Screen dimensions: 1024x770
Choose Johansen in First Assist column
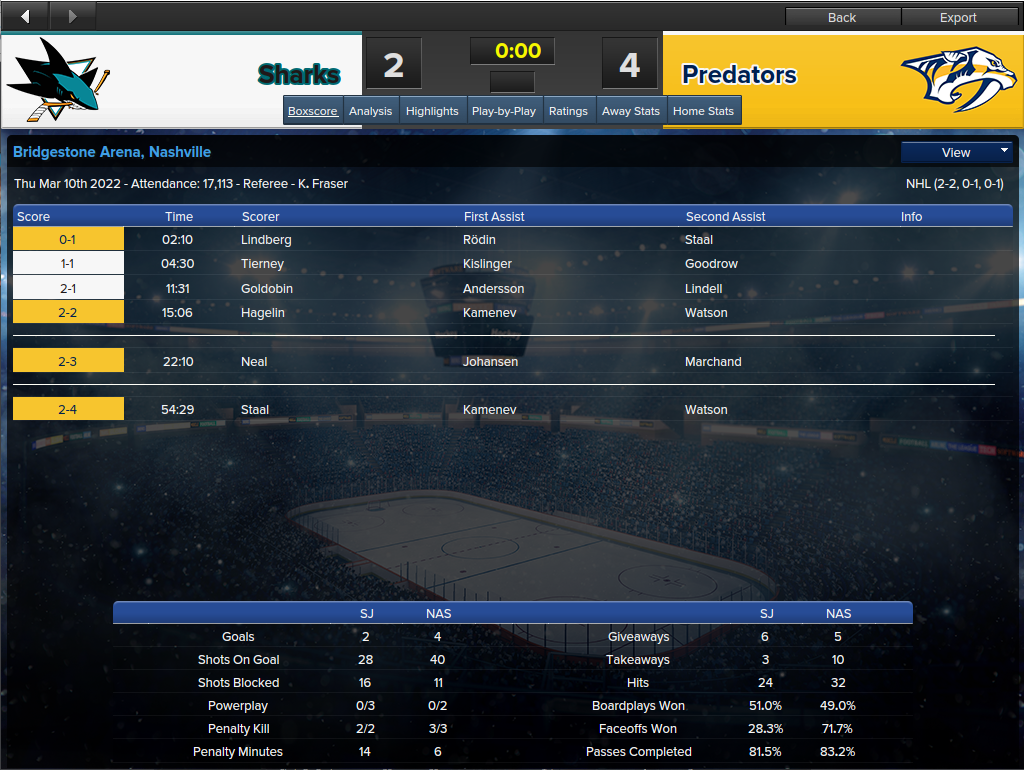point(490,362)
